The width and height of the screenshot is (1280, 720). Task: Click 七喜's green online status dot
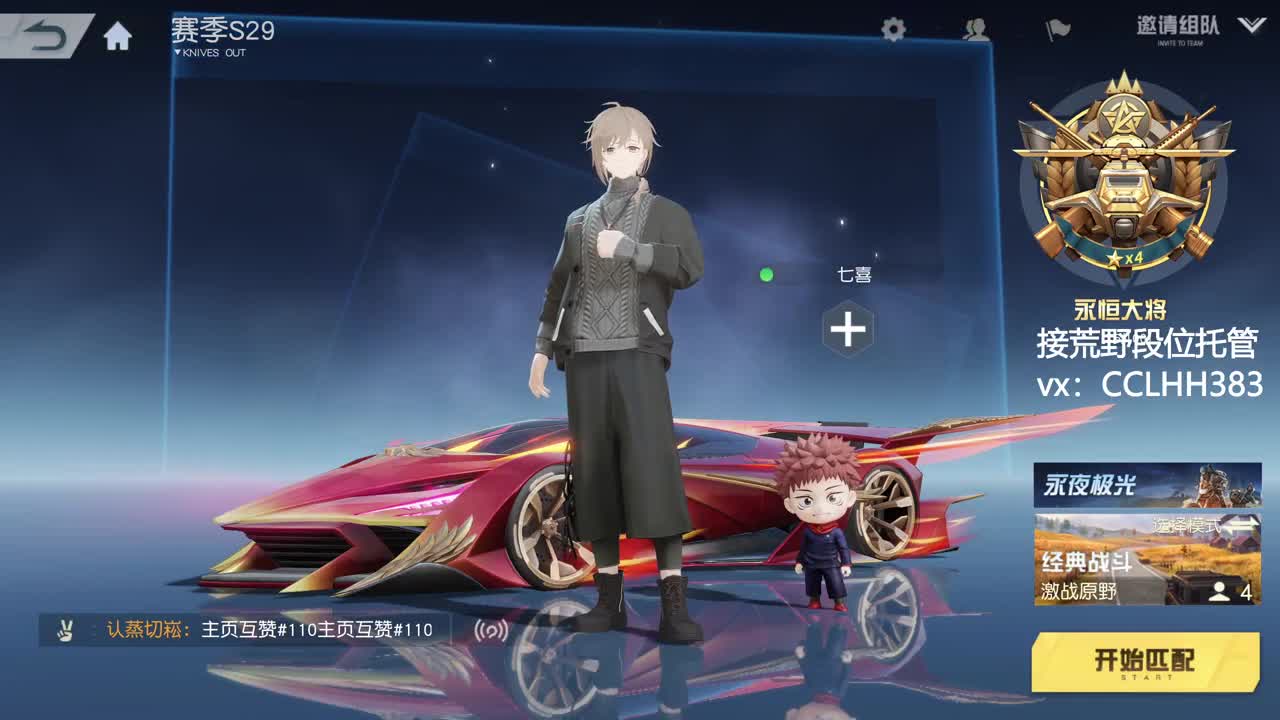[x=766, y=273]
